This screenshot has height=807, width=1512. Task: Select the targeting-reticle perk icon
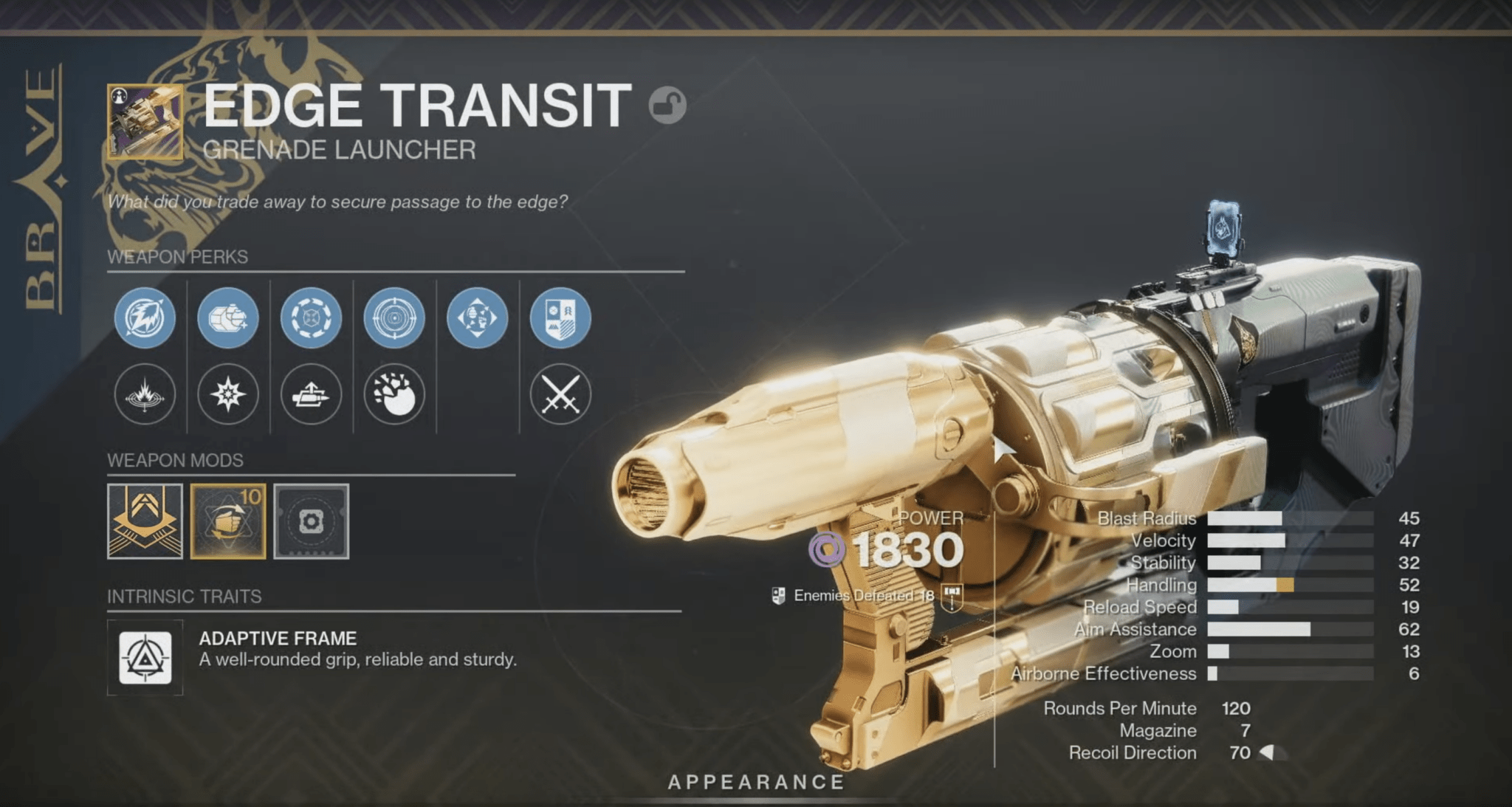coord(396,317)
